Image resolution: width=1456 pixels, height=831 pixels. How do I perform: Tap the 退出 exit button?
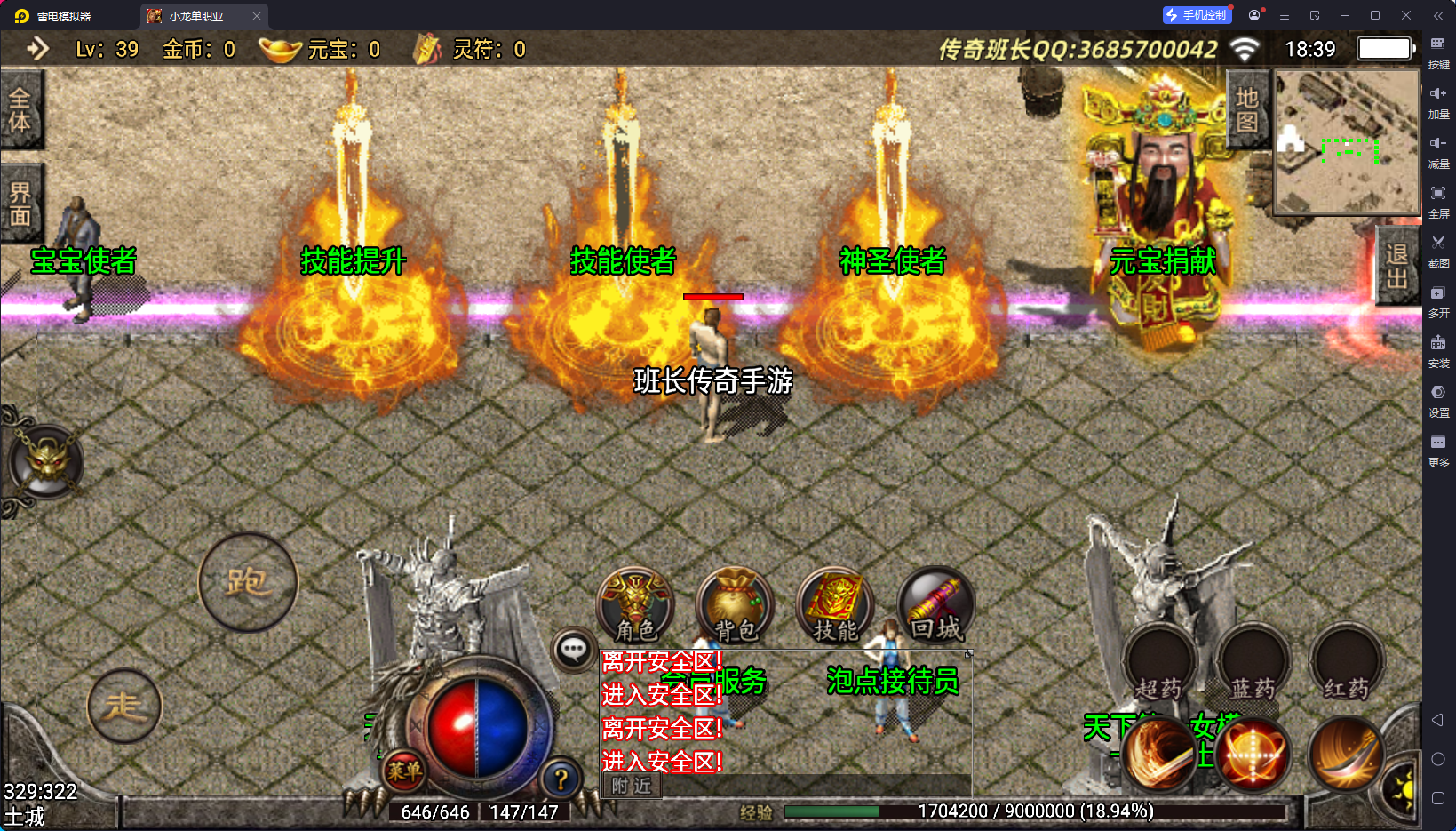click(x=1396, y=267)
